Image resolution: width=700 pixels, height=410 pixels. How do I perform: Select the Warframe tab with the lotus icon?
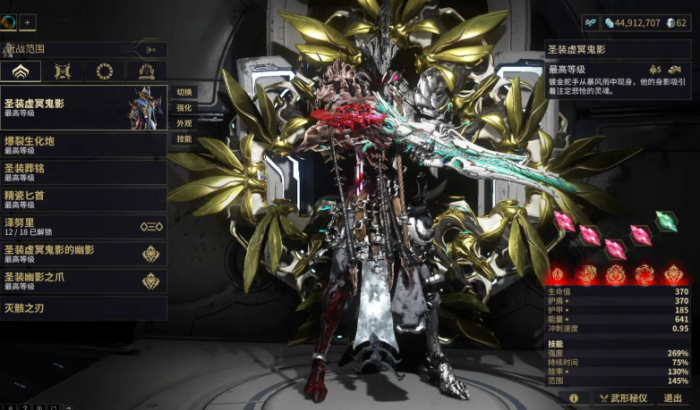coord(21,71)
